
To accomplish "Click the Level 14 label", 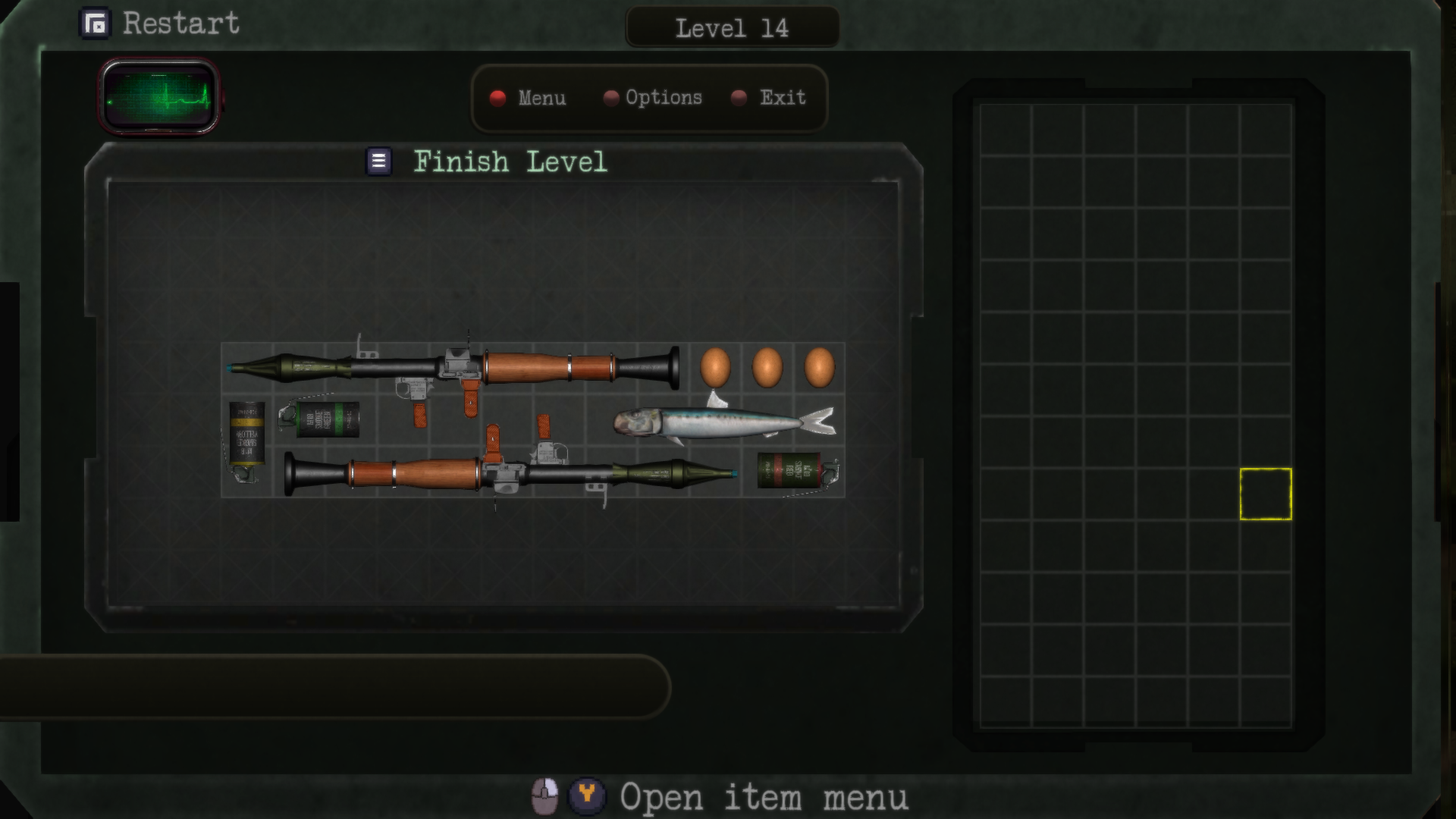I will [x=732, y=29].
